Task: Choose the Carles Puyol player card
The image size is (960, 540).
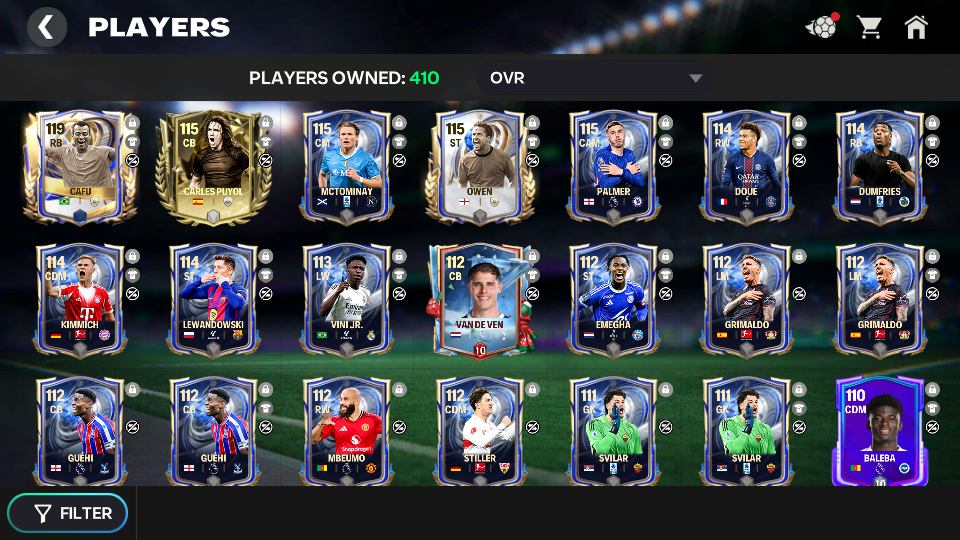Action: pos(213,165)
